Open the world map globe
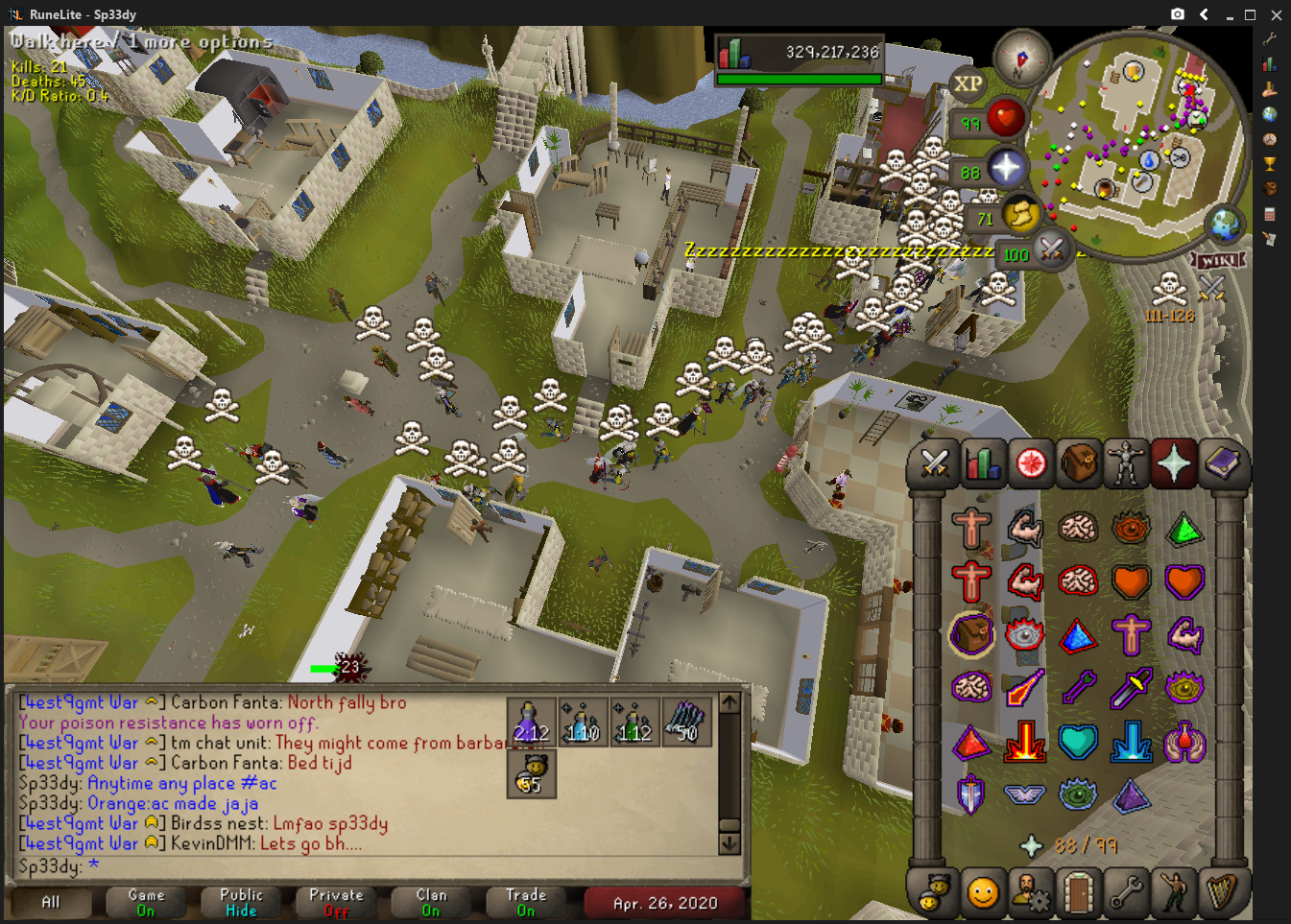This screenshot has width=1291, height=924. [1225, 225]
